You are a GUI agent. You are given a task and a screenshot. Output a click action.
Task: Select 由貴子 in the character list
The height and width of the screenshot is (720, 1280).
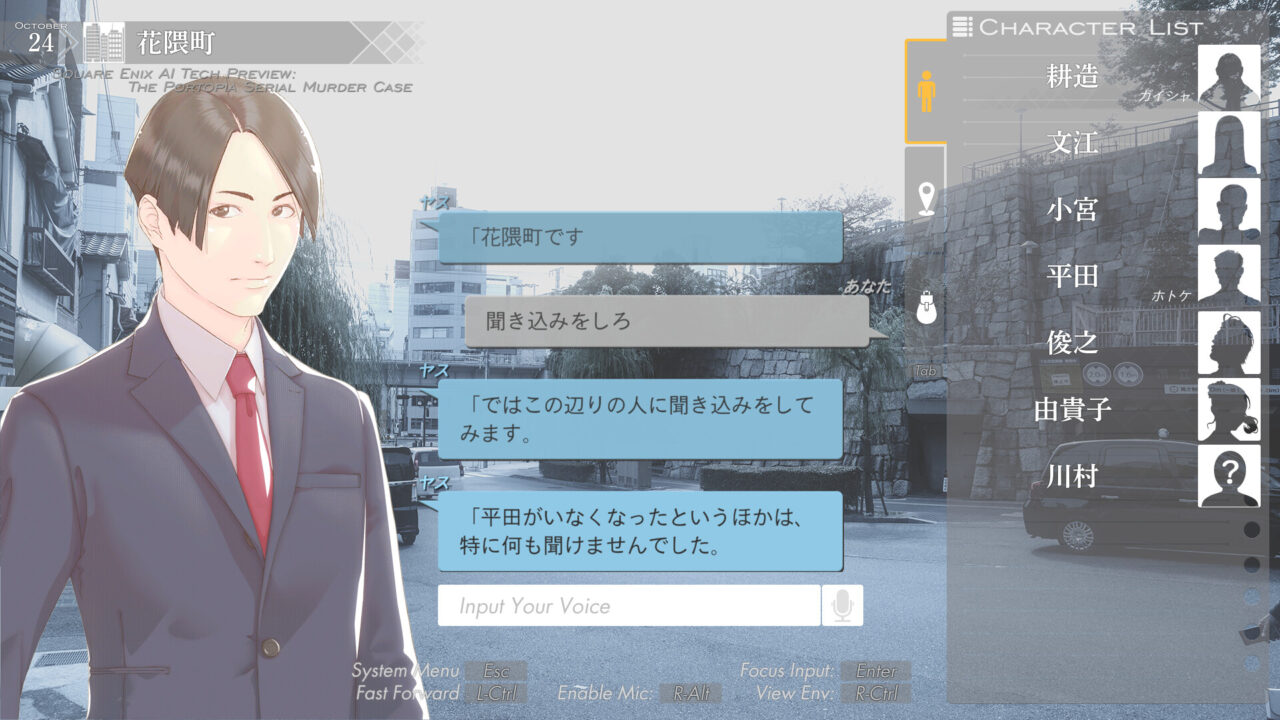1073,410
